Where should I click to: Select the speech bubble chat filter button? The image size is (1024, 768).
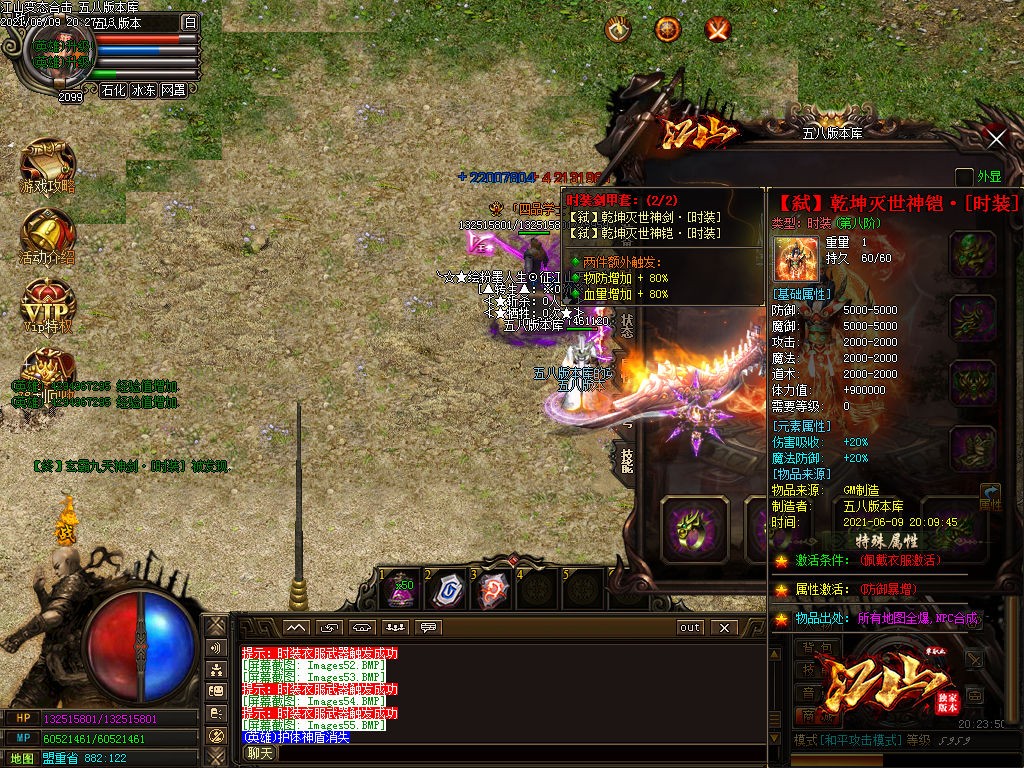pos(429,628)
